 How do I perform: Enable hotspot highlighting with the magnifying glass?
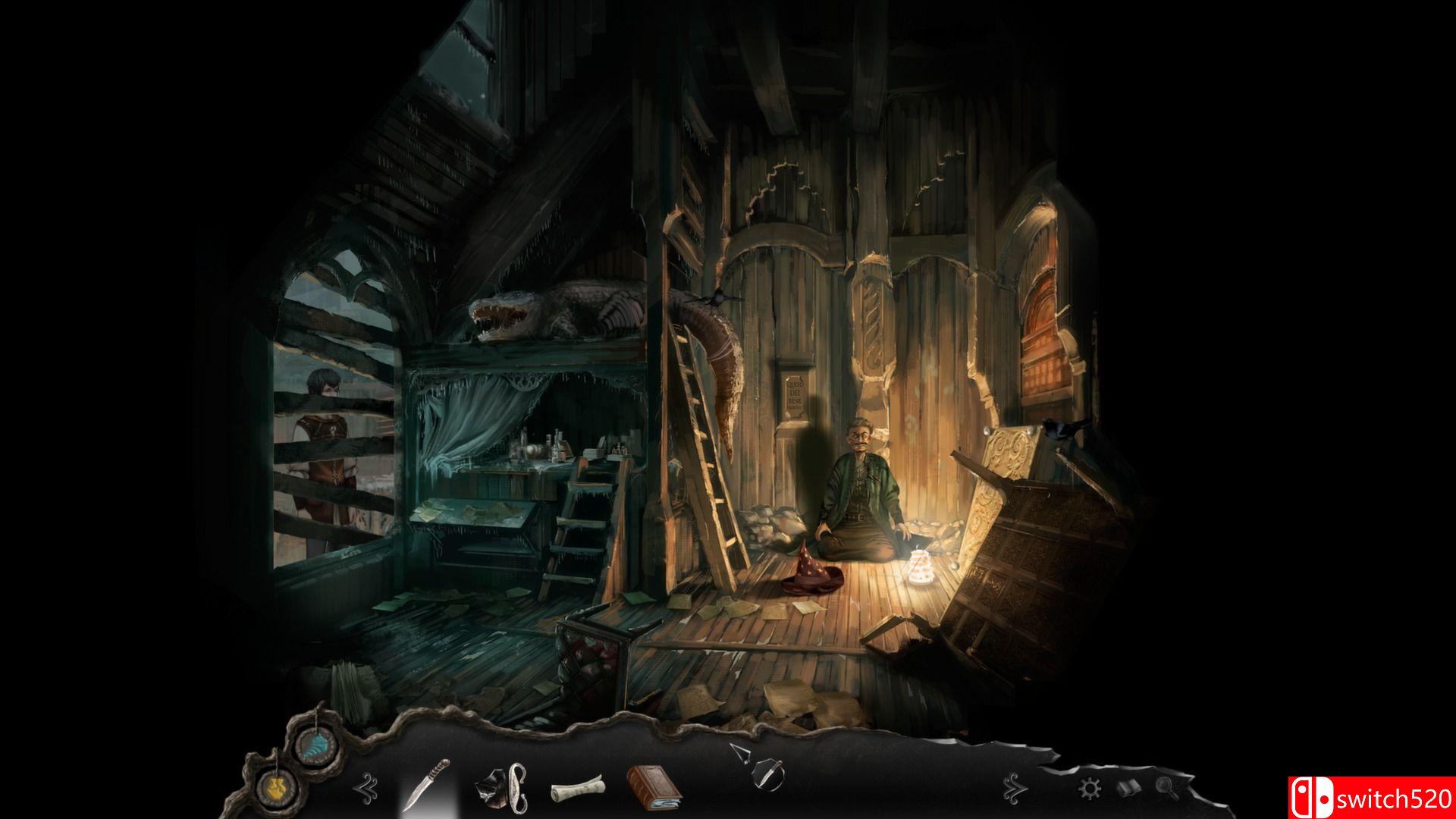[x=1165, y=787]
